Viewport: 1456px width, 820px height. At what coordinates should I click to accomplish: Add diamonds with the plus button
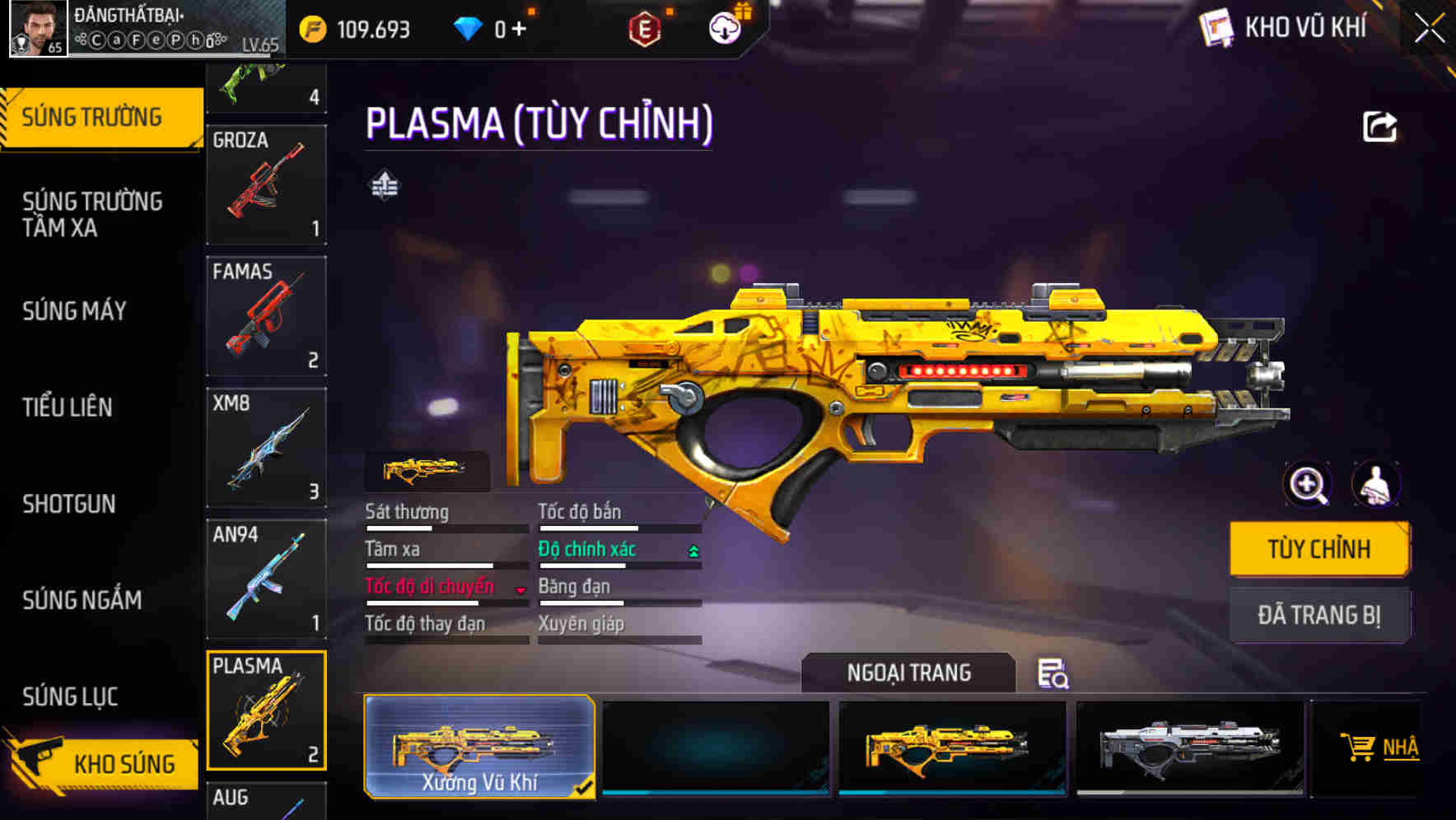point(519,30)
